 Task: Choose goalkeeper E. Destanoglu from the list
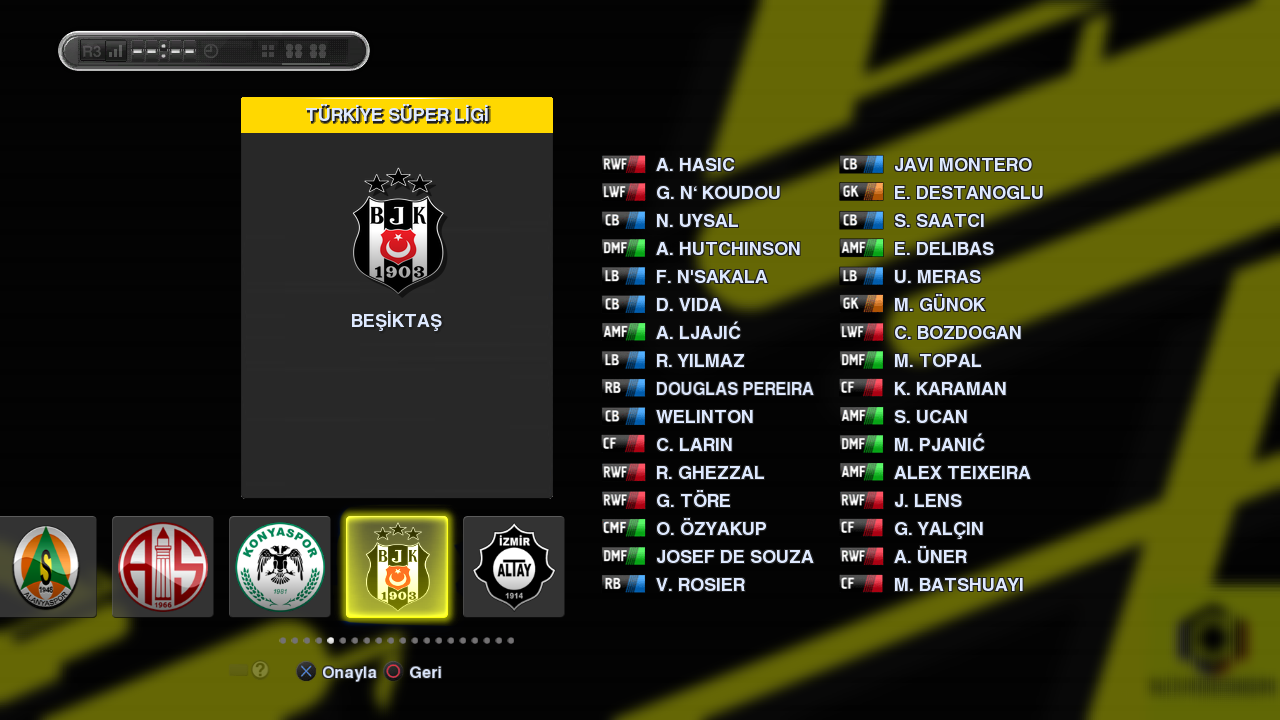point(968,193)
